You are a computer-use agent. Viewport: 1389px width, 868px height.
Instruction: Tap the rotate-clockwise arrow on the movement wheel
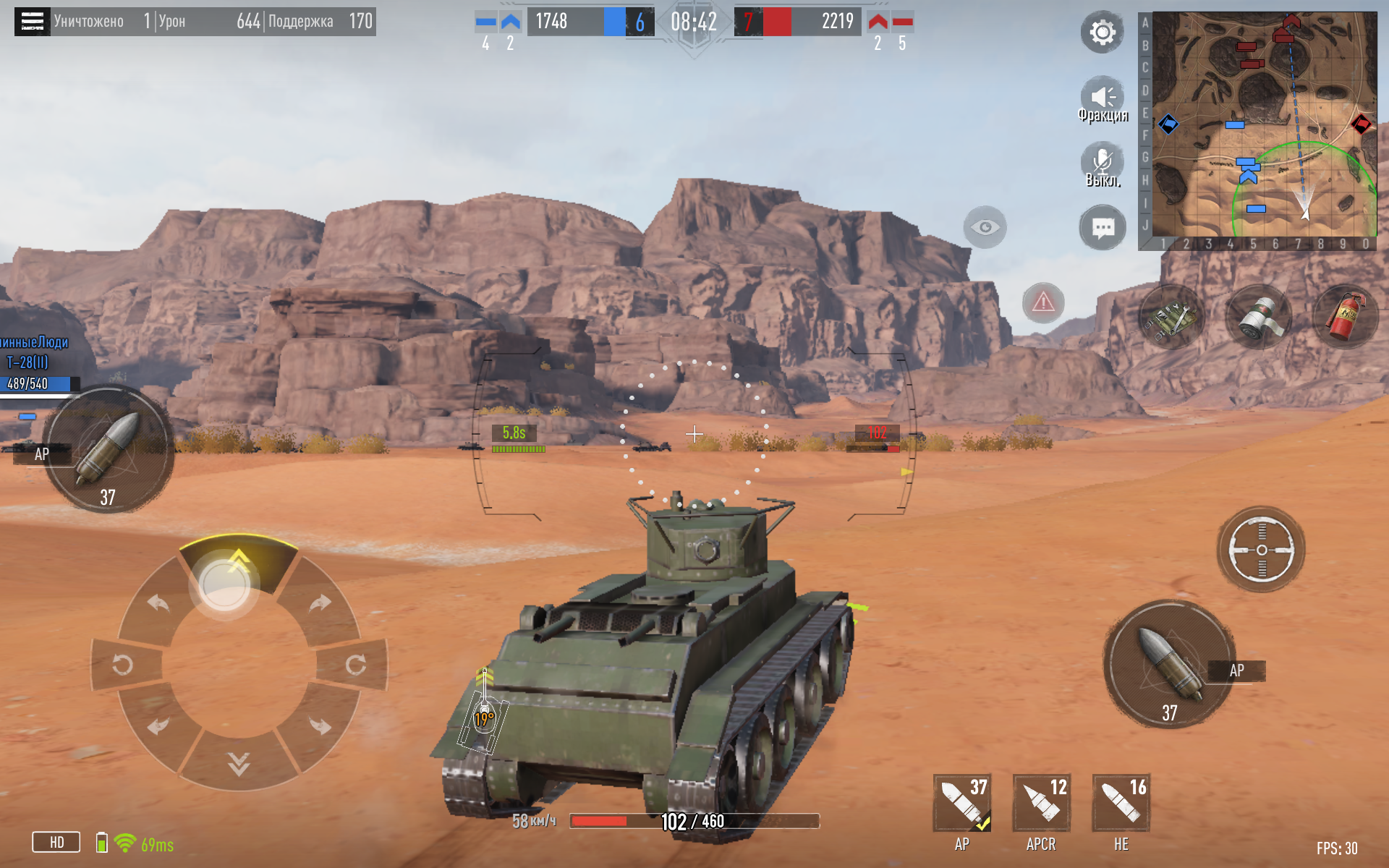point(355,665)
